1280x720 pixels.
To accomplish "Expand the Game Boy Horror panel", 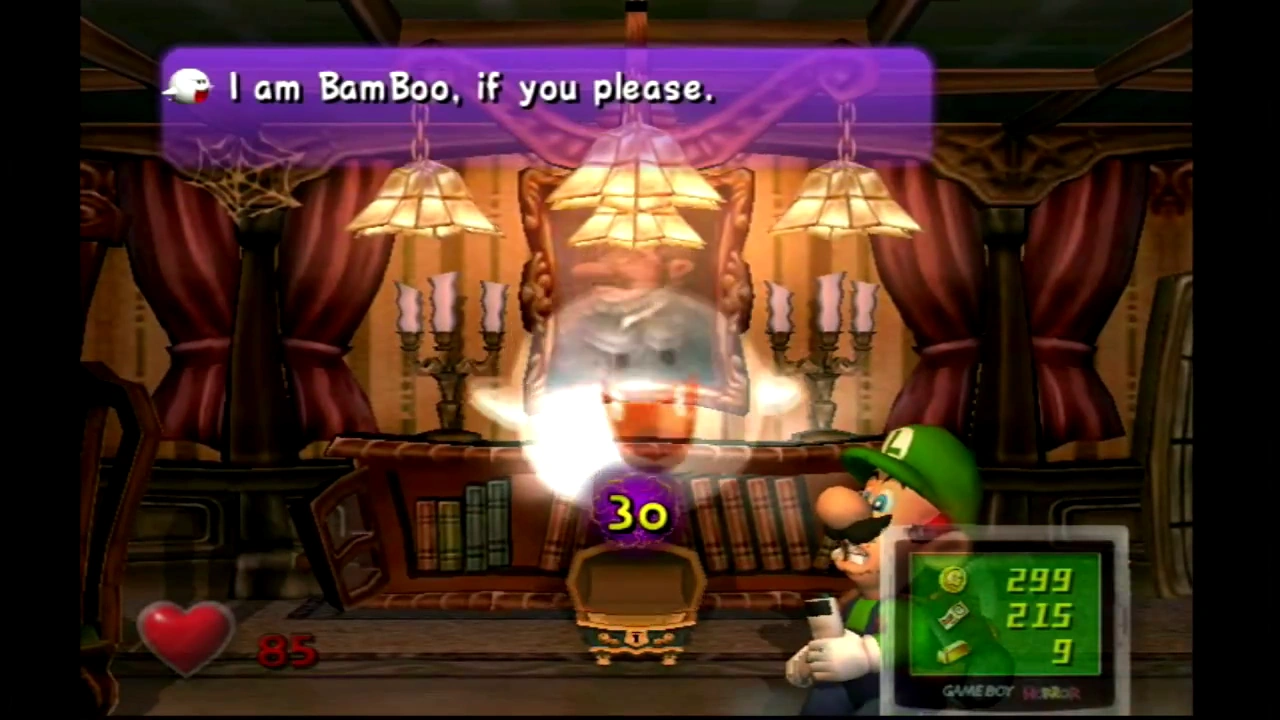I will pyautogui.click(x=1005, y=615).
